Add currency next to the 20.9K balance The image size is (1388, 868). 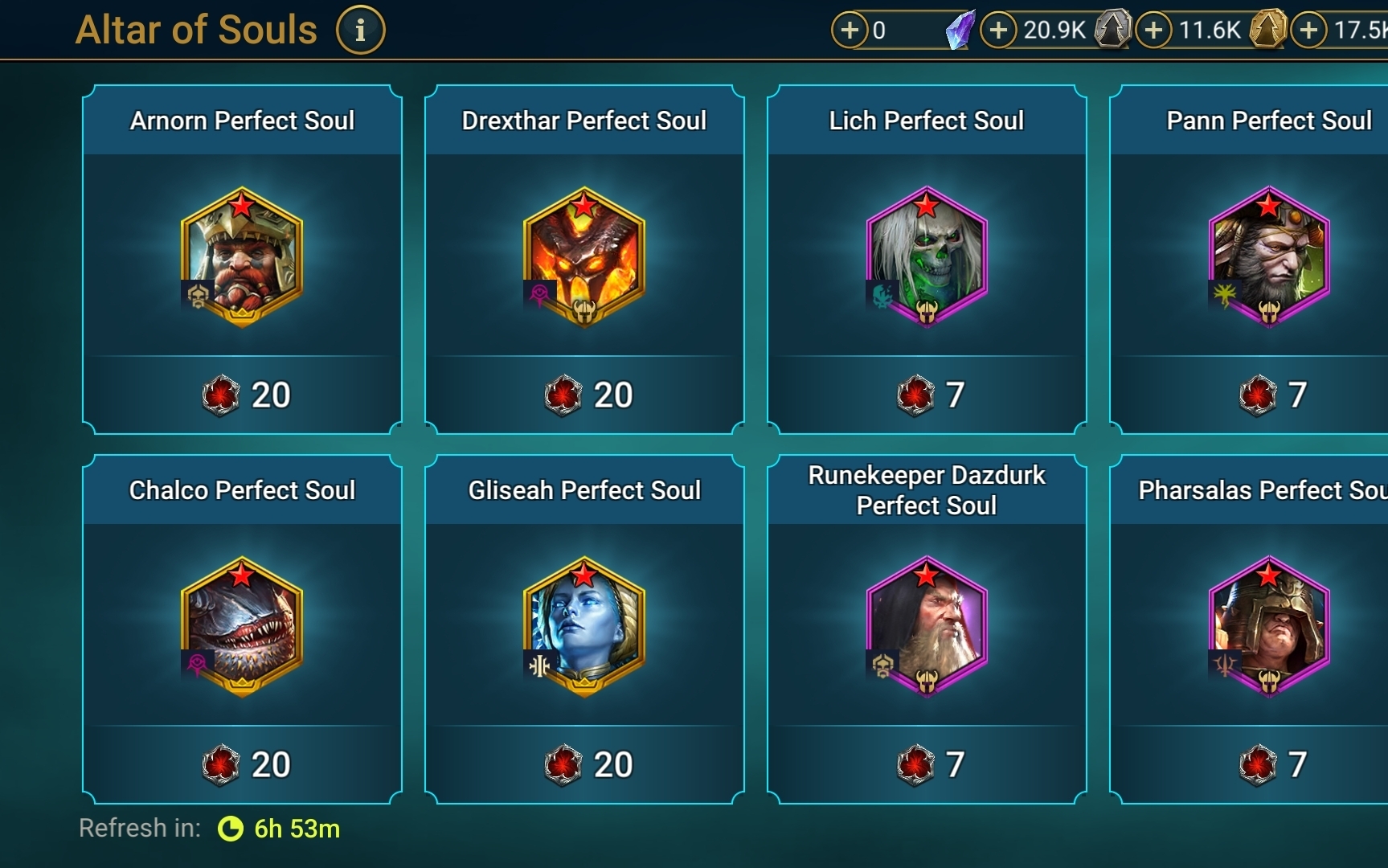[998, 31]
